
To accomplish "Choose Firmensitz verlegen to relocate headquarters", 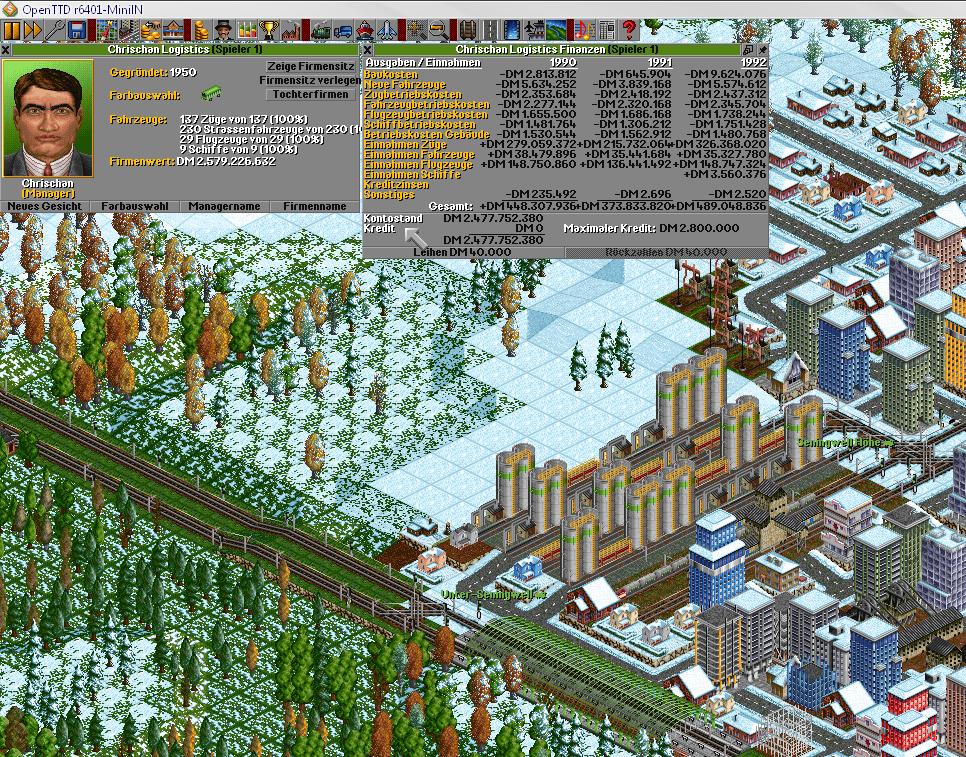I will click(310, 80).
